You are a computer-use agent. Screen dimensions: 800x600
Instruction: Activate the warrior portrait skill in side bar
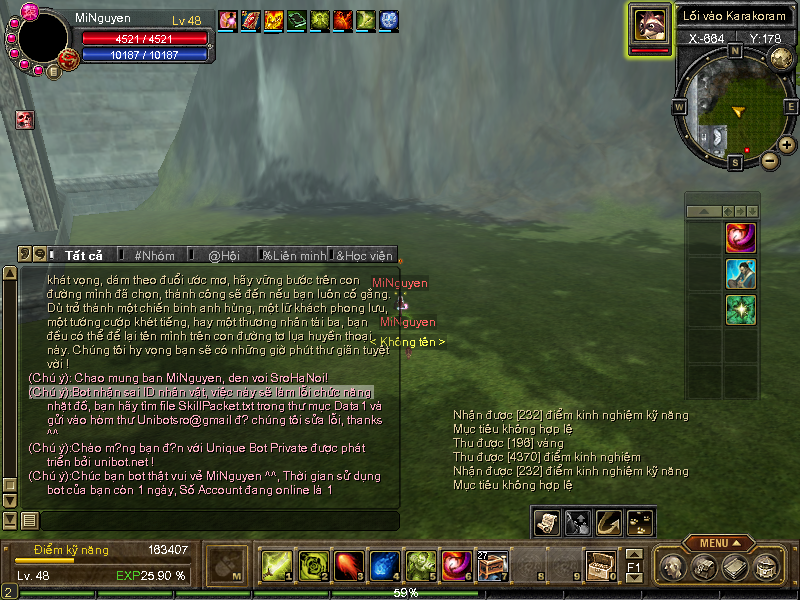click(740, 274)
